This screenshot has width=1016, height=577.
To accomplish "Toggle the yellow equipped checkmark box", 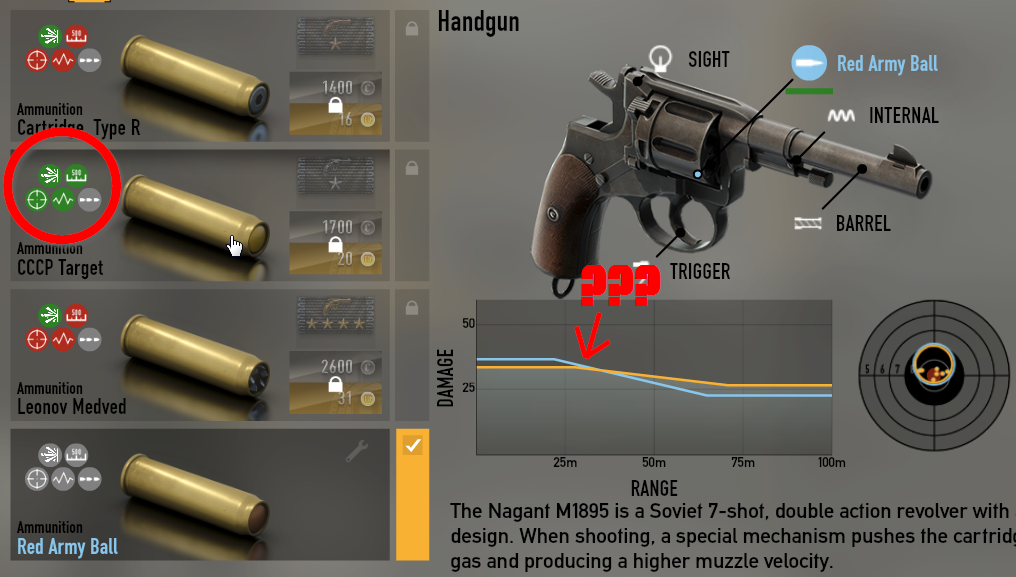I will [412, 446].
